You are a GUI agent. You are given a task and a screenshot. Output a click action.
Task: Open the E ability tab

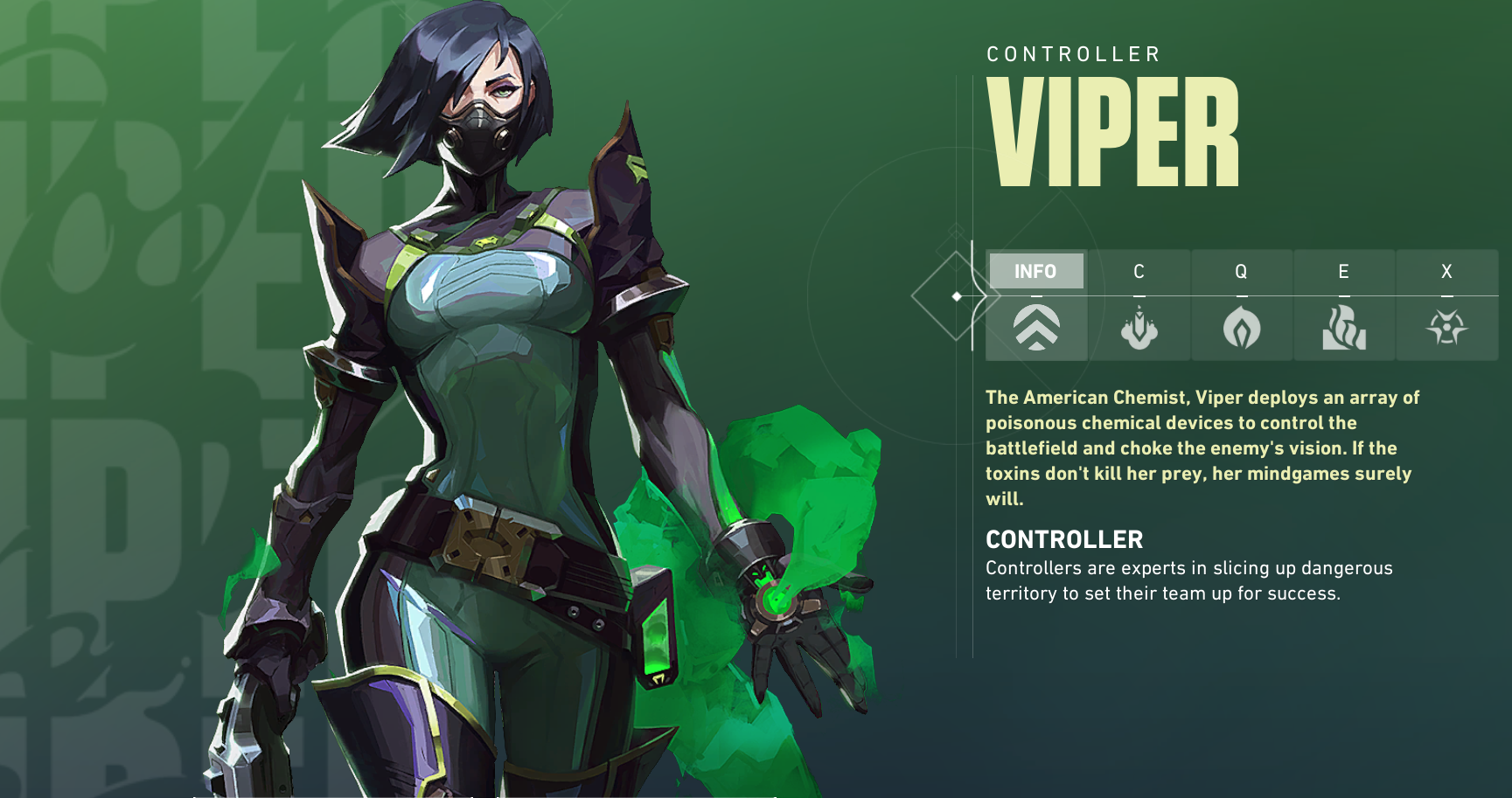tap(1344, 271)
